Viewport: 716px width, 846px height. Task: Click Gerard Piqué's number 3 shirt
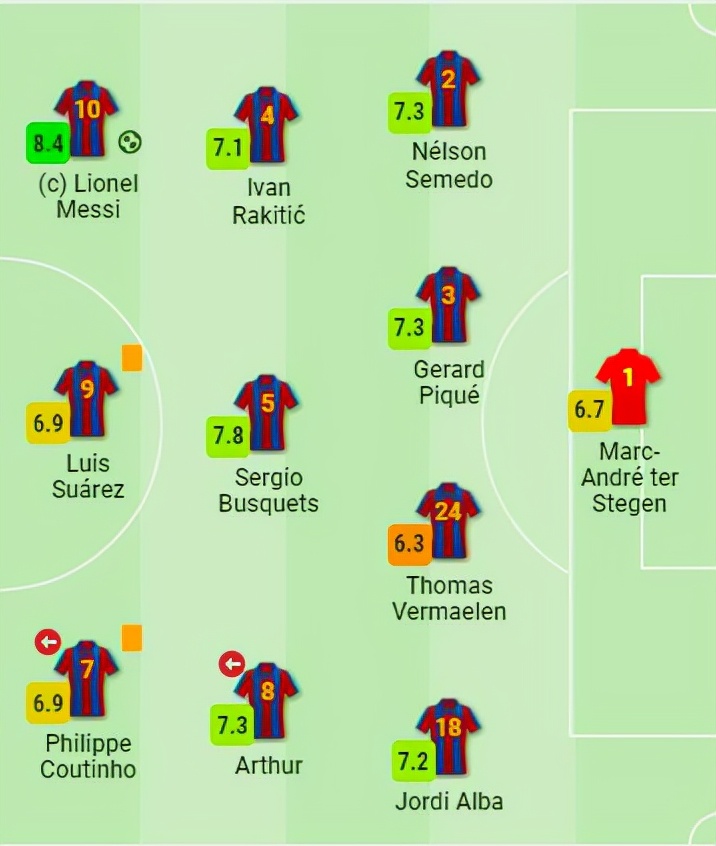[448, 304]
